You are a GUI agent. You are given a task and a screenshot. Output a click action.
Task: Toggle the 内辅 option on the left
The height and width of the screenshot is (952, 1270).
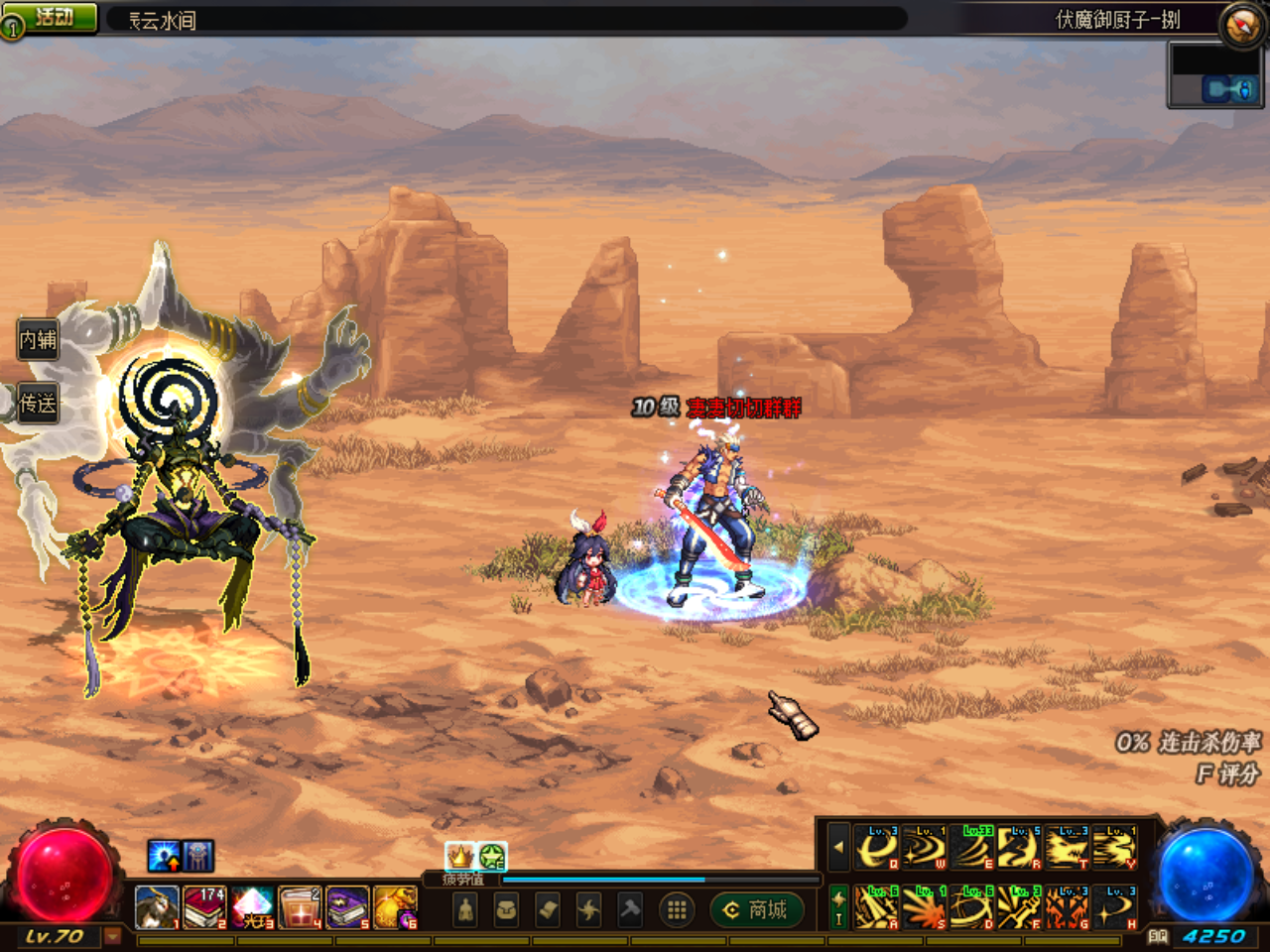37,340
